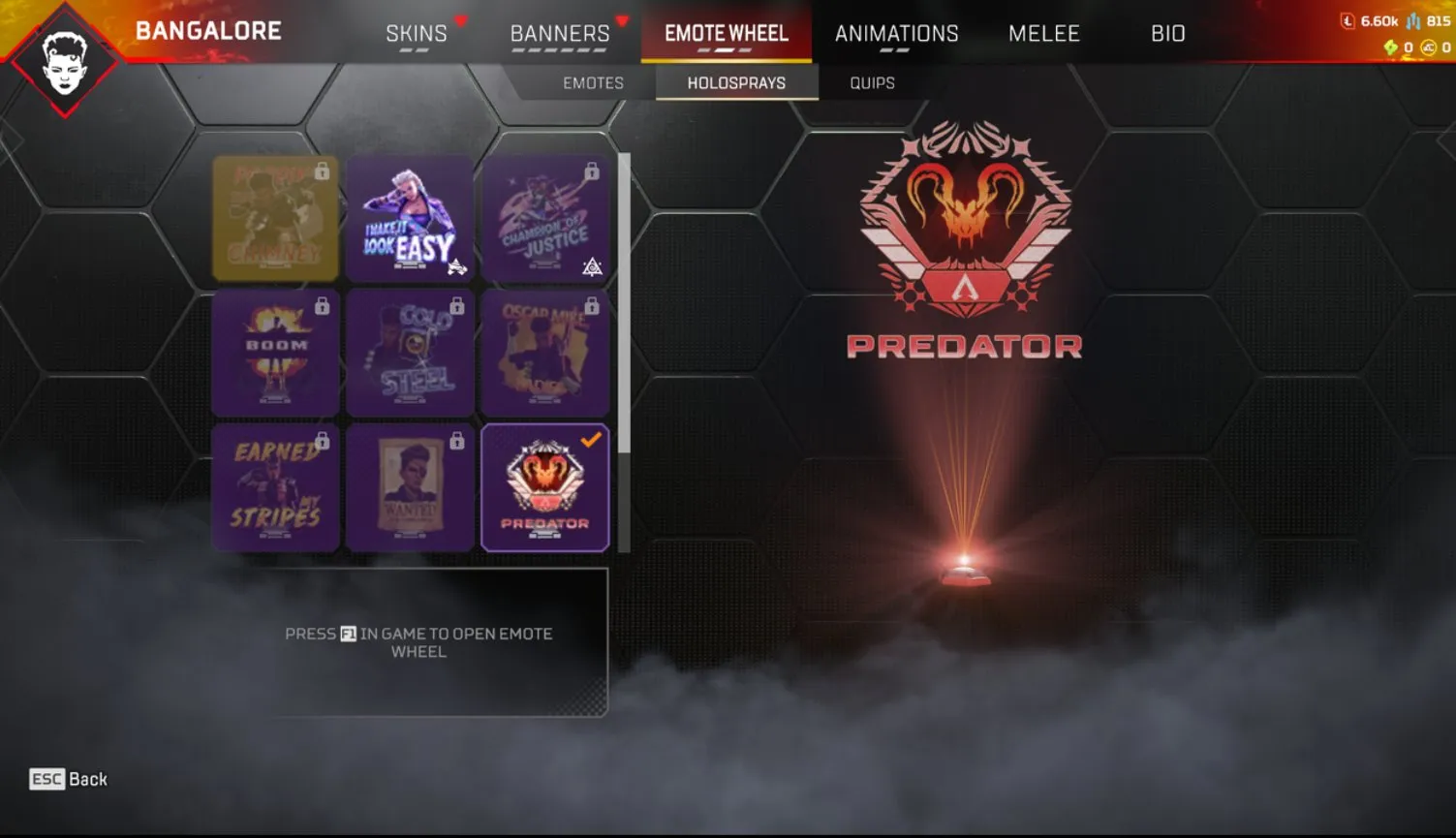Screen dimensions: 1456x838
Task: Click the Earned My Stripes holospray
Action: click(275, 486)
